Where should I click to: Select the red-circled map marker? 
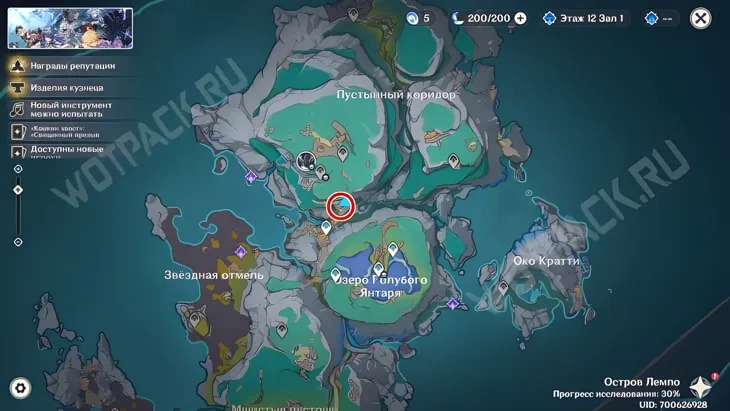pos(341,206)
